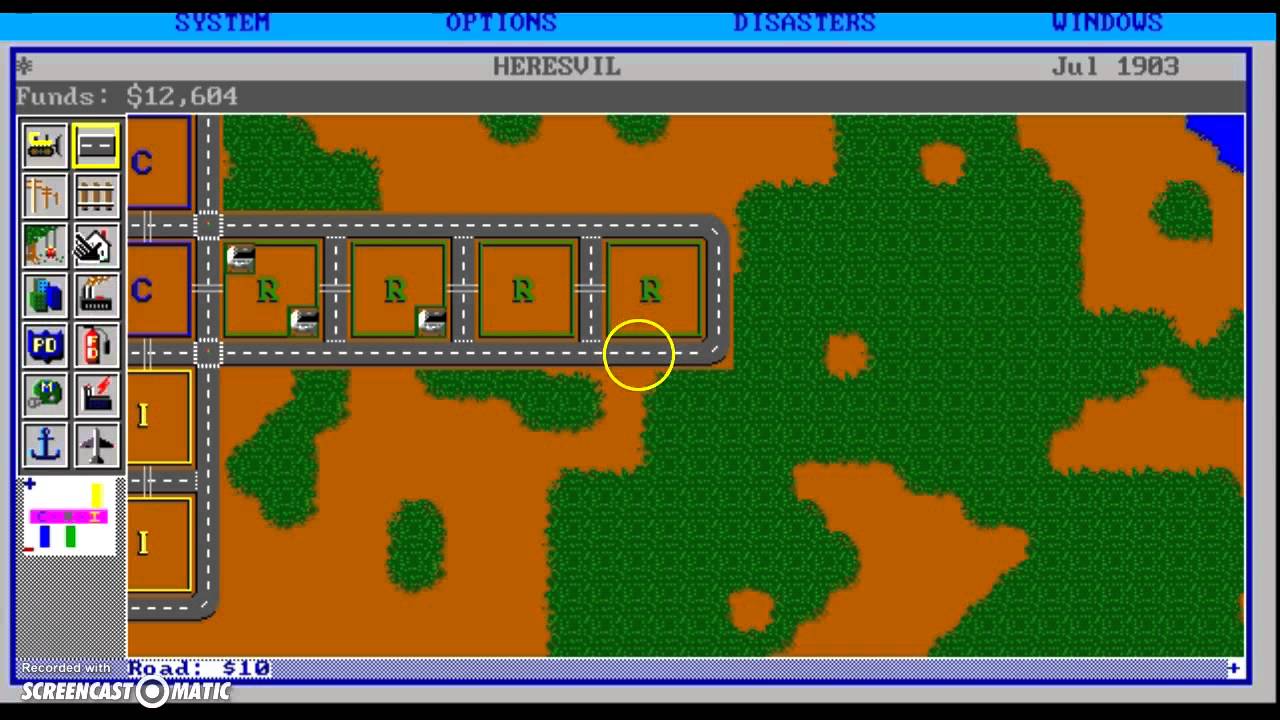Select the Police Department tool
The width and height of the screenshot is (1280, 720).
tap(44, 345)
